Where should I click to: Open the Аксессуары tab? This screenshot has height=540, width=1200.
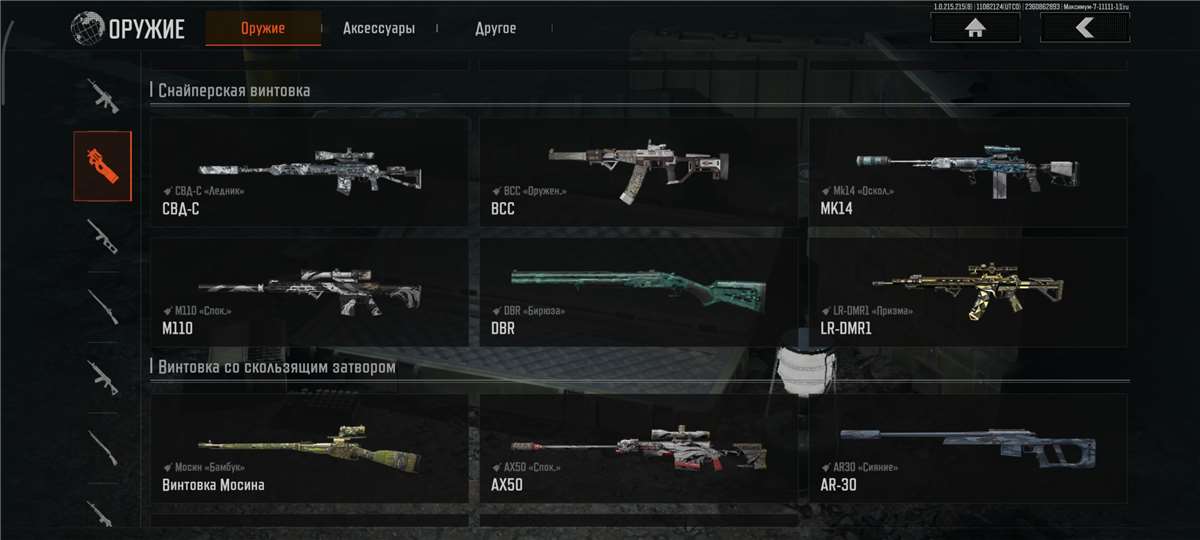[x=378, y=28]
